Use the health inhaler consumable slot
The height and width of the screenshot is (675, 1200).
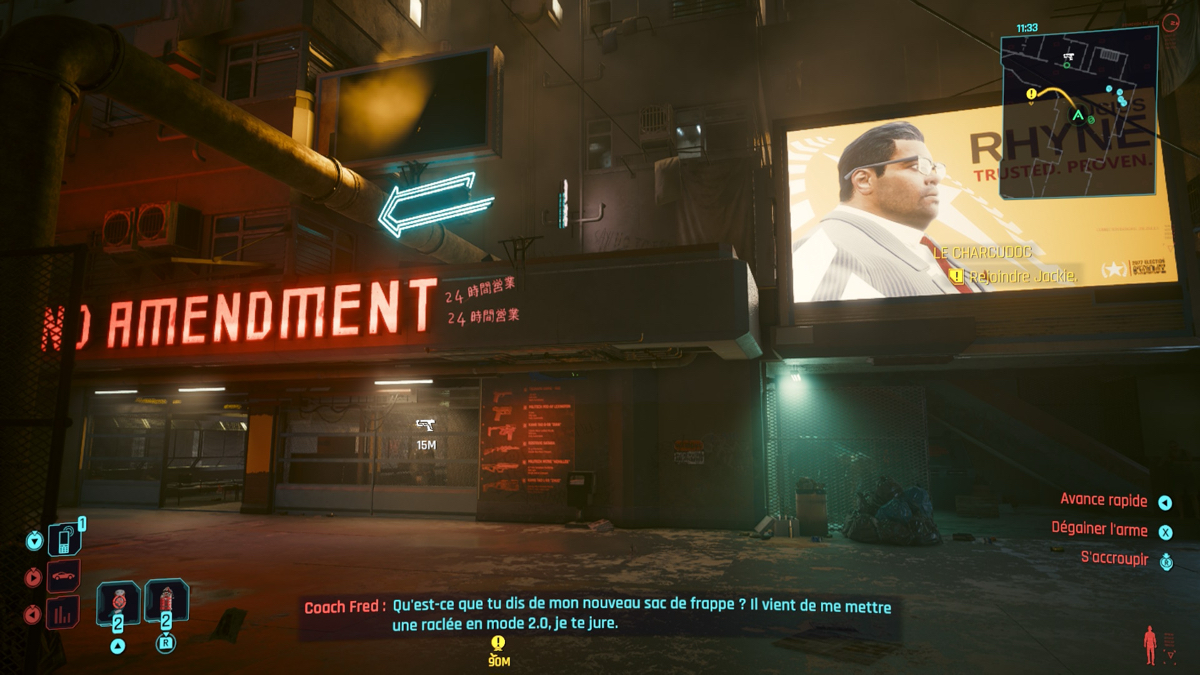pyautogui.click(x=118, y=603)
